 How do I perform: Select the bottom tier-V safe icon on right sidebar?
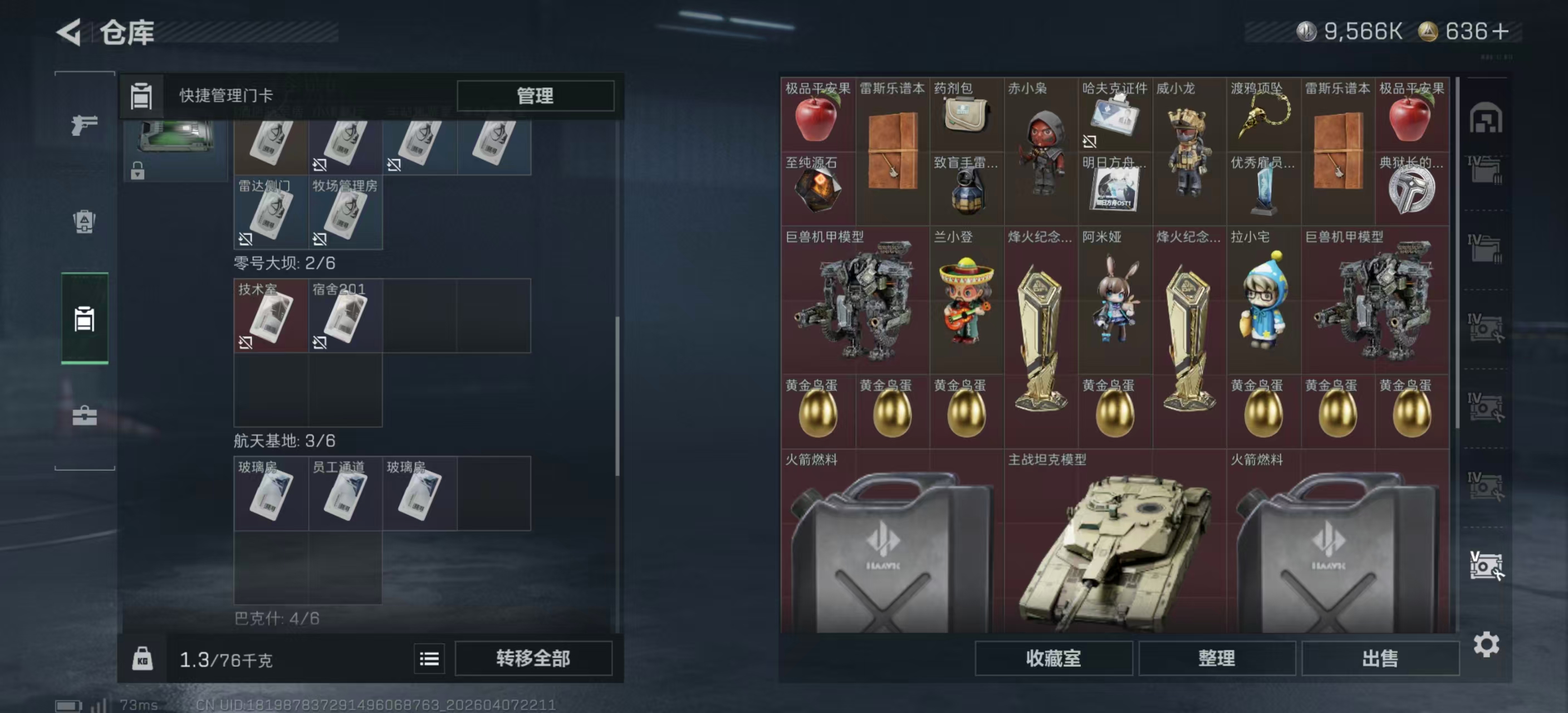[x=1489, y=567]
